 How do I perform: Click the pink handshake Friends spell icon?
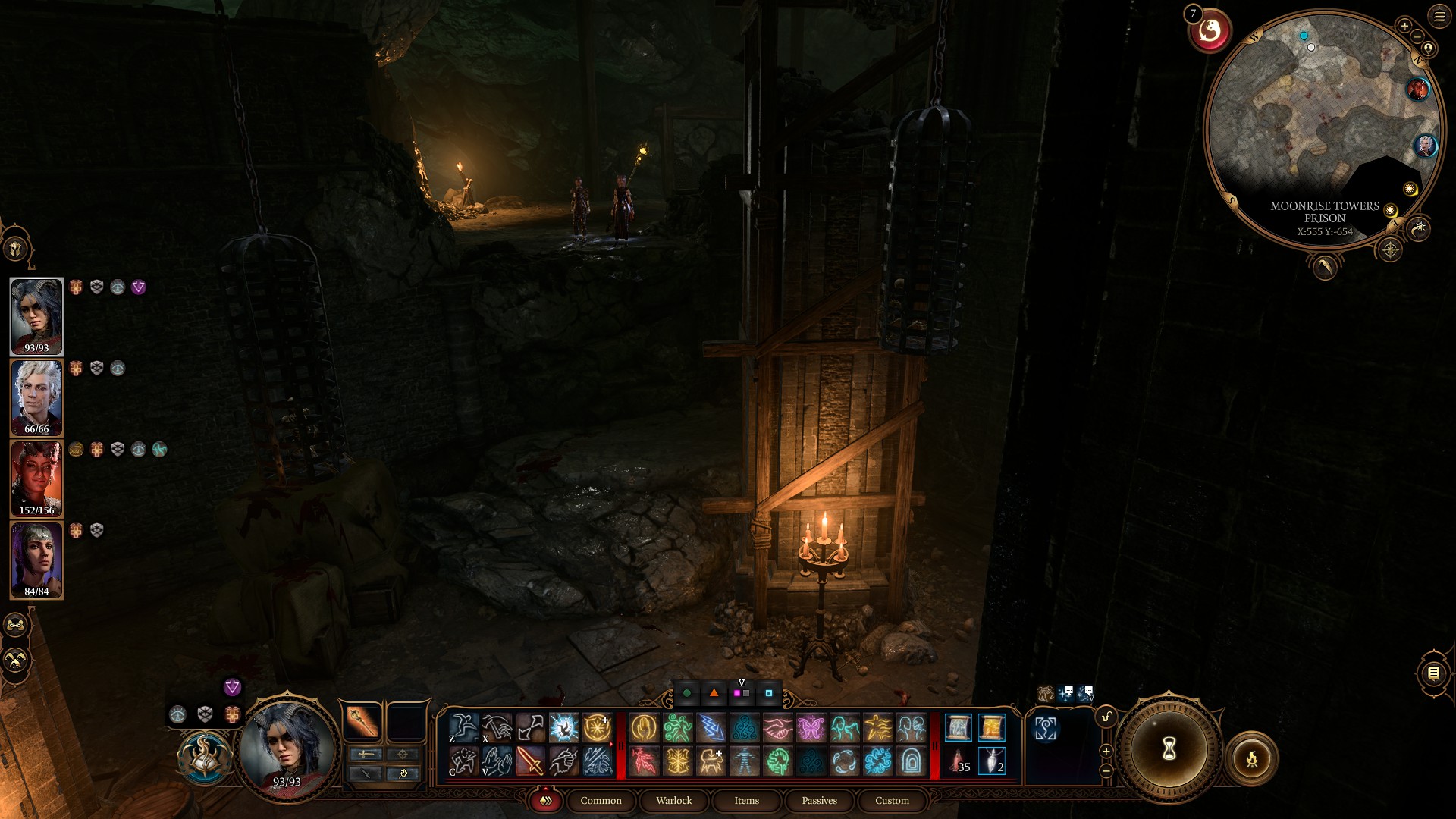780,727
